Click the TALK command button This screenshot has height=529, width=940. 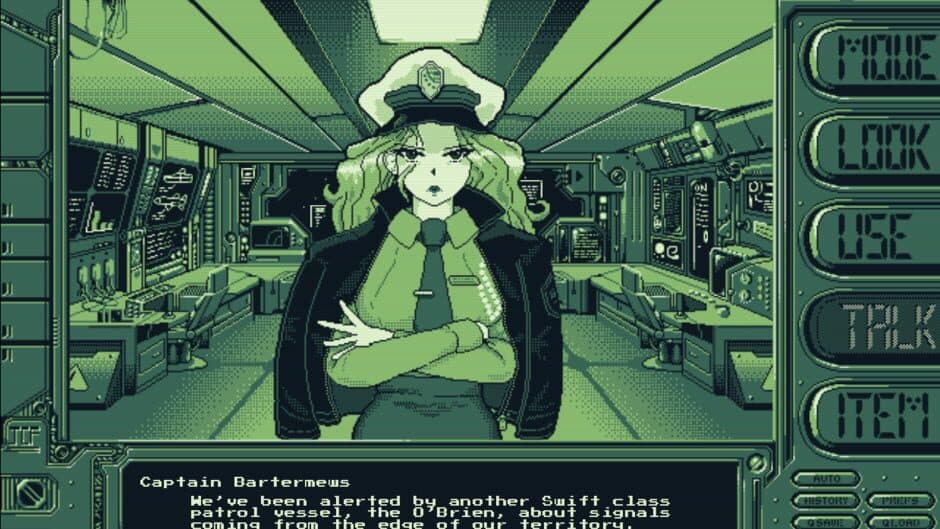[x=872, y=327]
